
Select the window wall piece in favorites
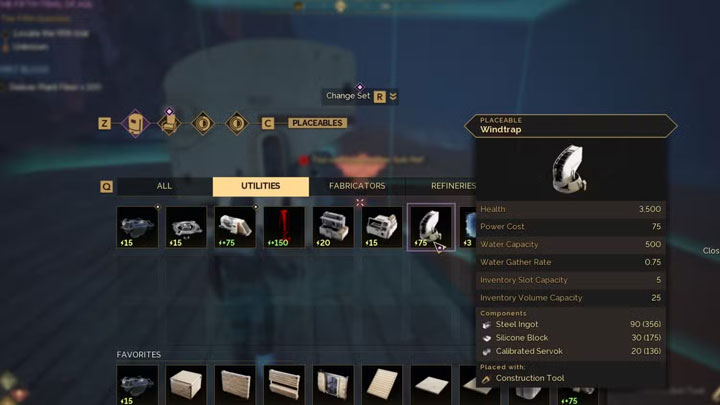point(333,385)
